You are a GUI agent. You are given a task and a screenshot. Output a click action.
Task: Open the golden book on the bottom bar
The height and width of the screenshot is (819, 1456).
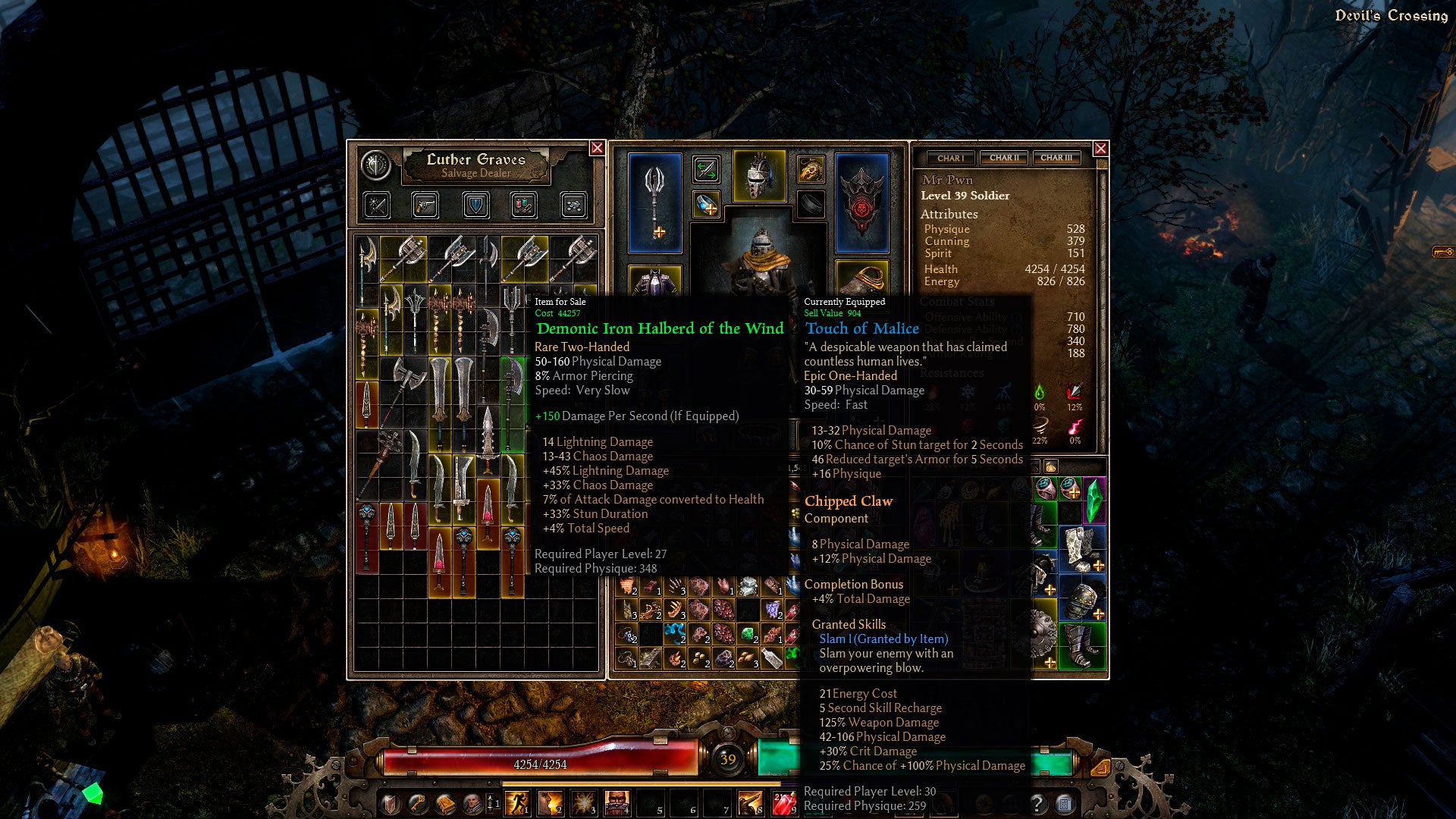[x=444, y=803]
